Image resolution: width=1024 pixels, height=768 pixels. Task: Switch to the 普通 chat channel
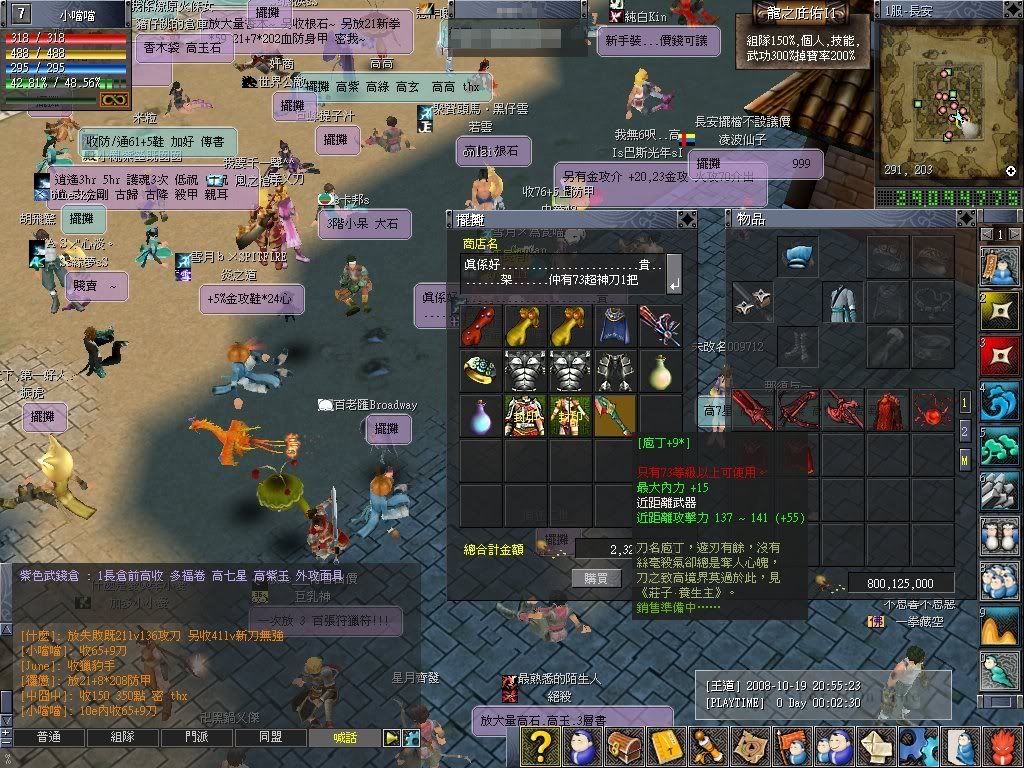[48, 738]
